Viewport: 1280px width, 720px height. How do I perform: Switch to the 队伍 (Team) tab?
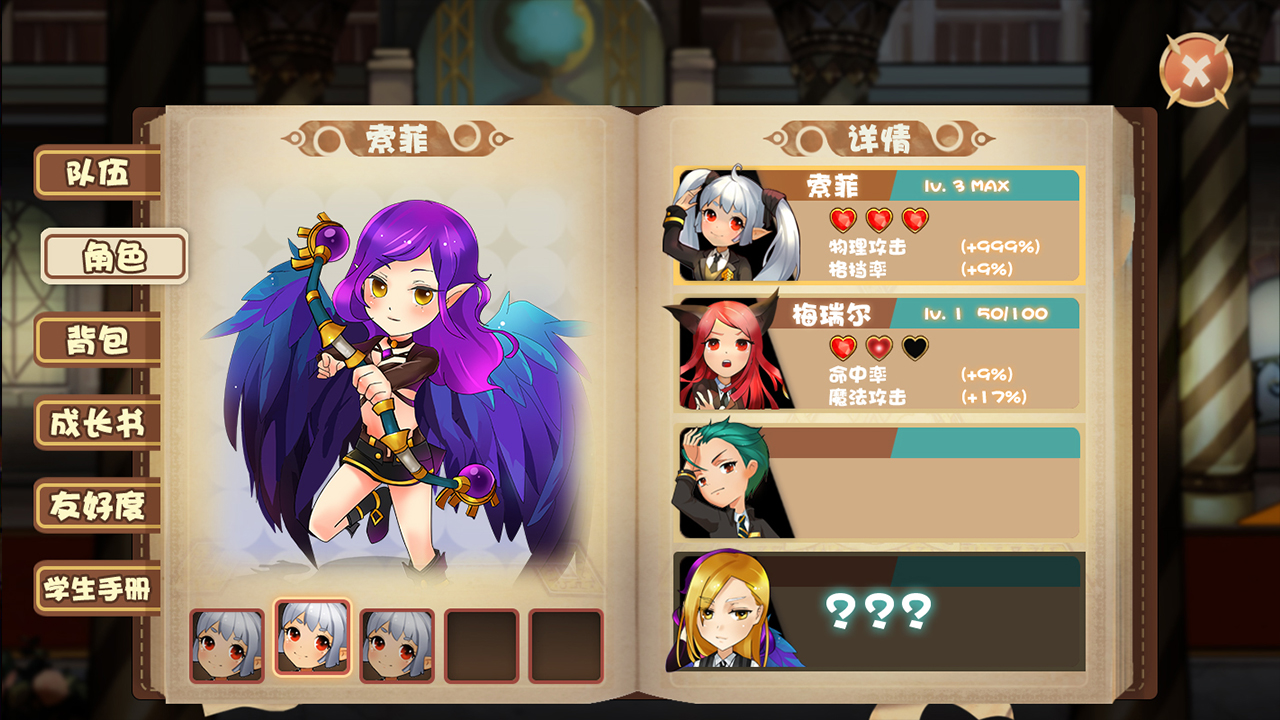pyautogui.click(x=99, y=173)
